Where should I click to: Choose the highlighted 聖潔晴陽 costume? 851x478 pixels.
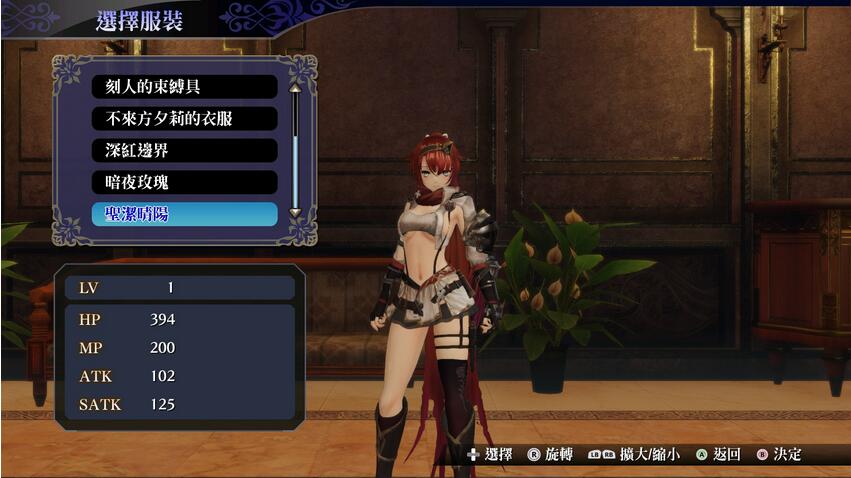pos(184,215)
